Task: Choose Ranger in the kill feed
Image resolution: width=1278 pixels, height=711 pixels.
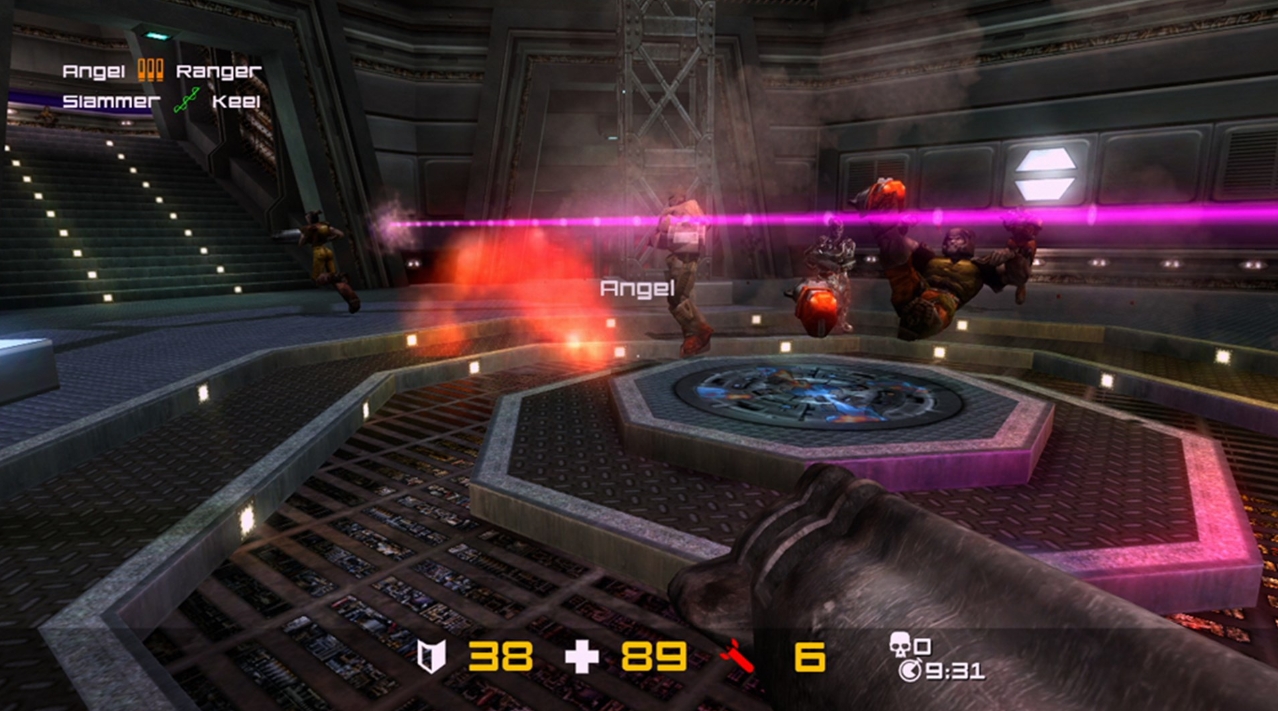Action: [x=218, y=71]
